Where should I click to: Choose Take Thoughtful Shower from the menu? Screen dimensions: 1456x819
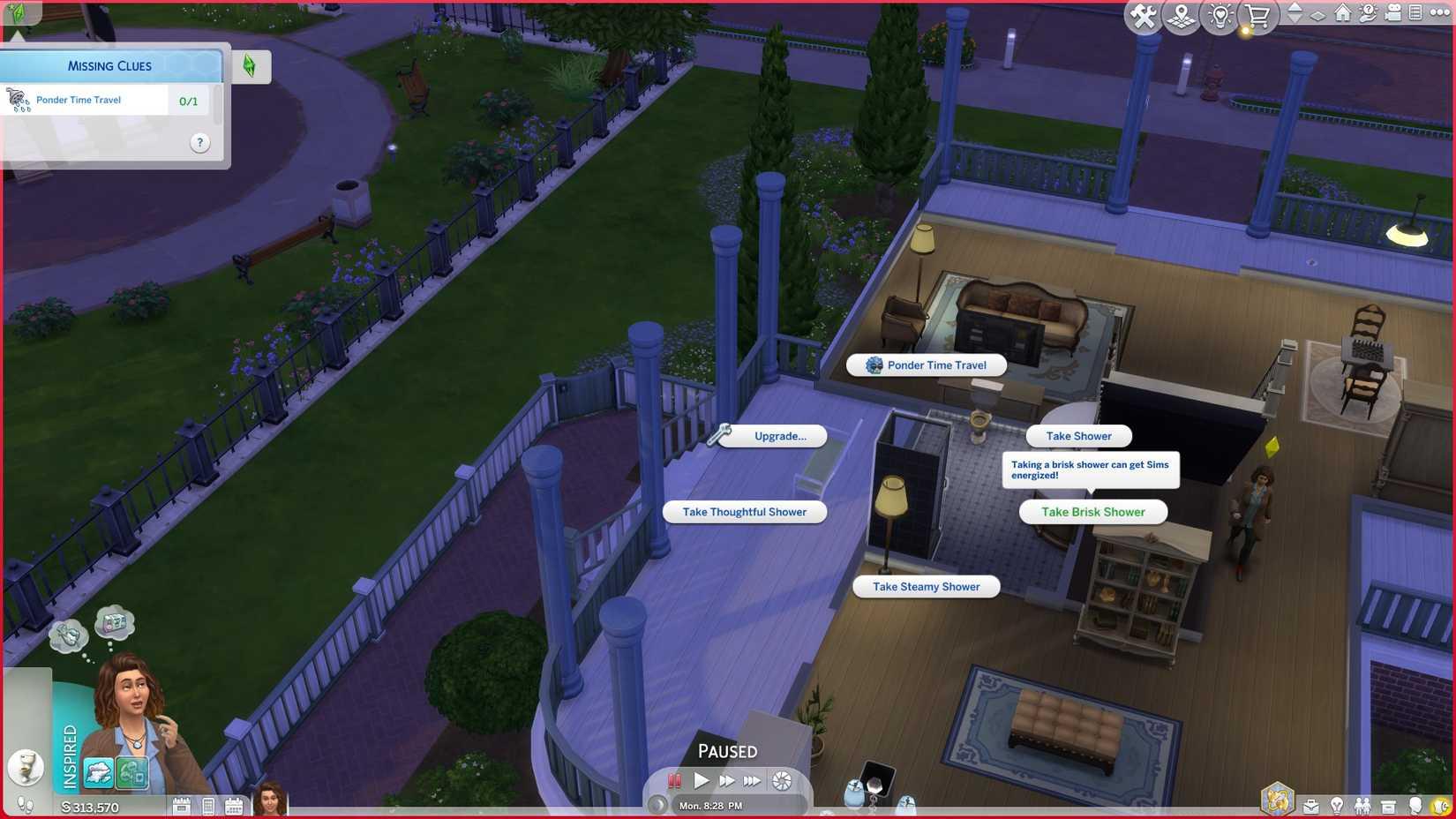pos(744,512)
